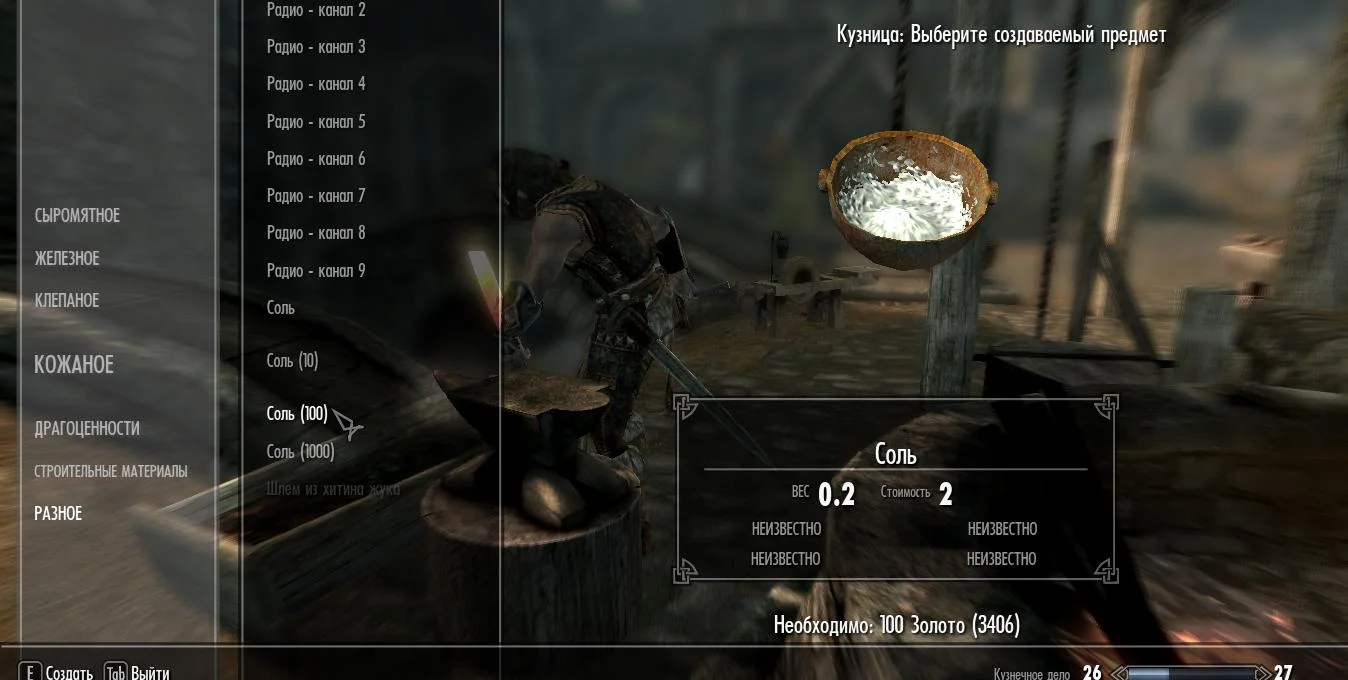Choose the single Соль recipe
Viewport: 1348px width, 680px height.
[x=281, y=308]
